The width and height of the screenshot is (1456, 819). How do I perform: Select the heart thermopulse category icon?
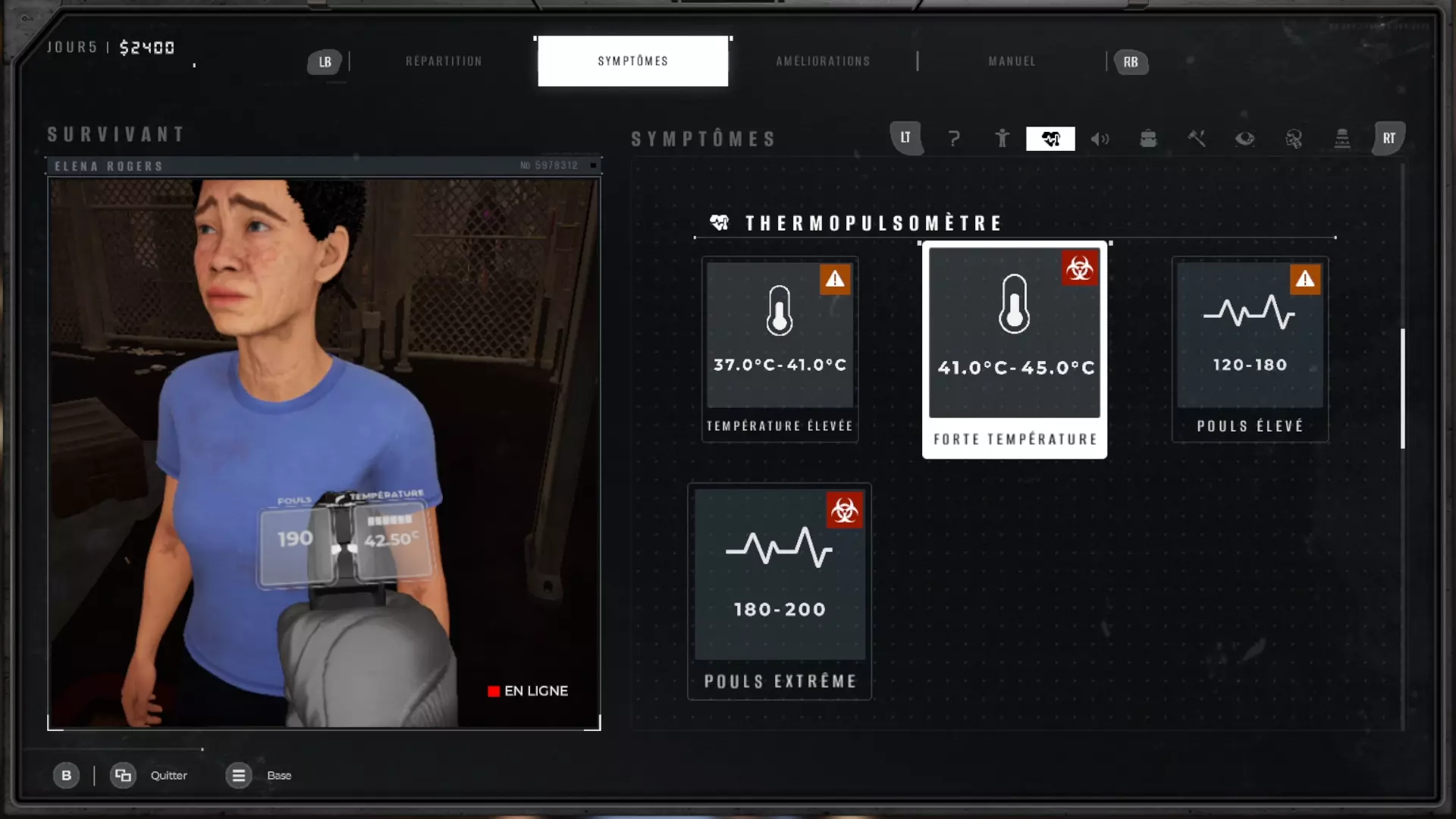[x=1050, y=139]
